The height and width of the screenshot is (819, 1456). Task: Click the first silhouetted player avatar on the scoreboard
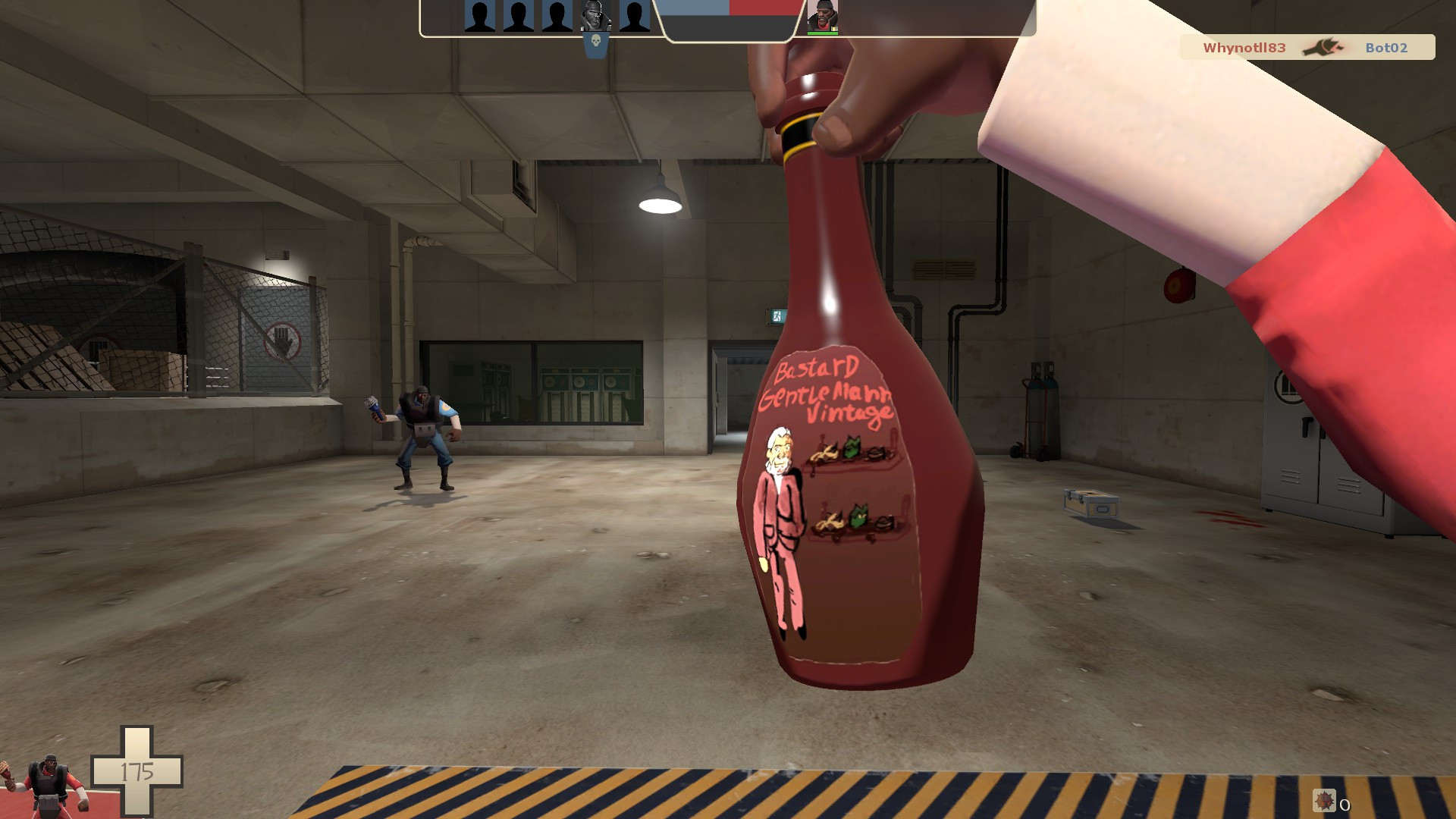pyautogui.click(x=478, y=17)
